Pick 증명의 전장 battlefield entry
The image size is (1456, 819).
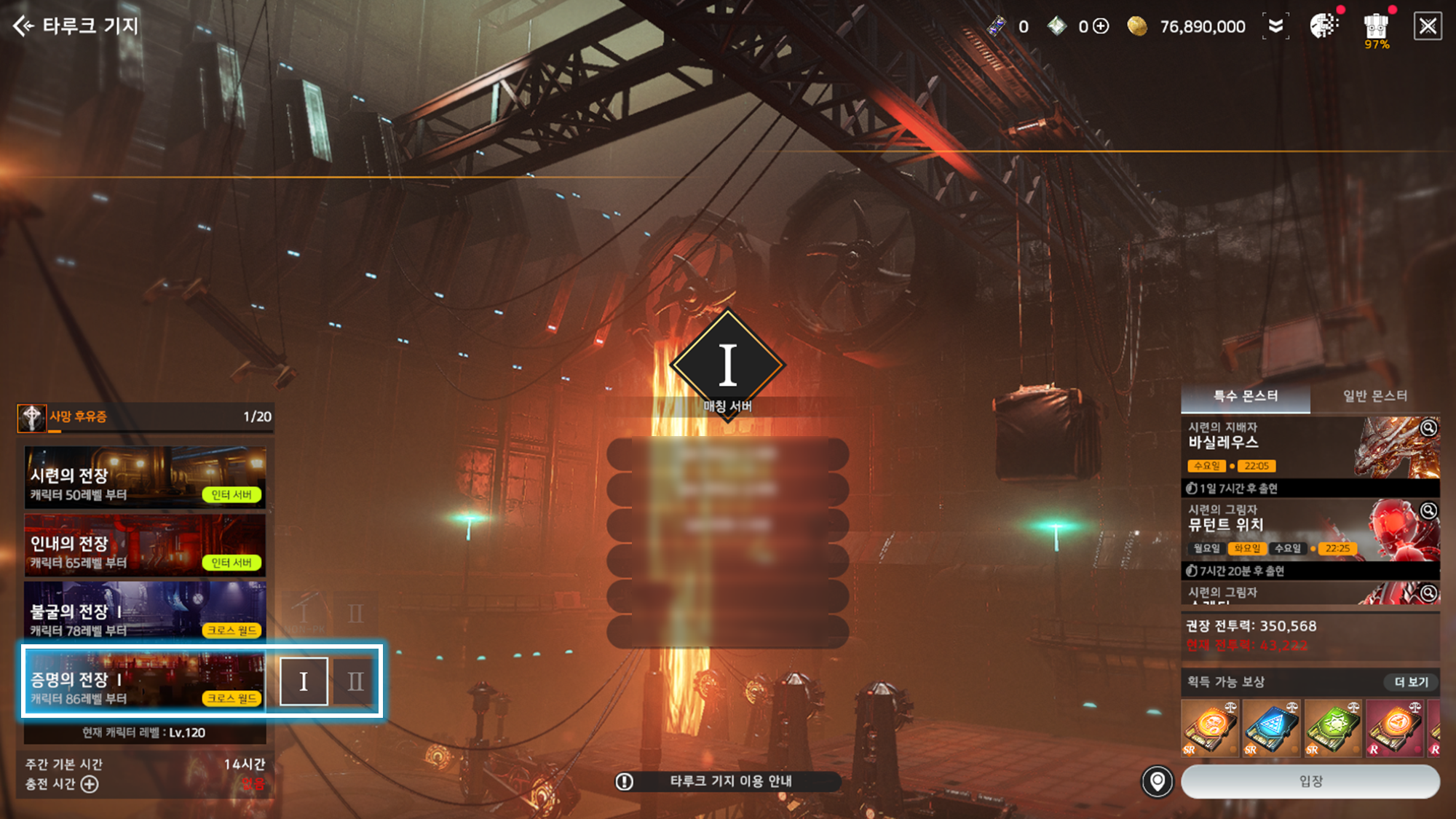(145, 681)
